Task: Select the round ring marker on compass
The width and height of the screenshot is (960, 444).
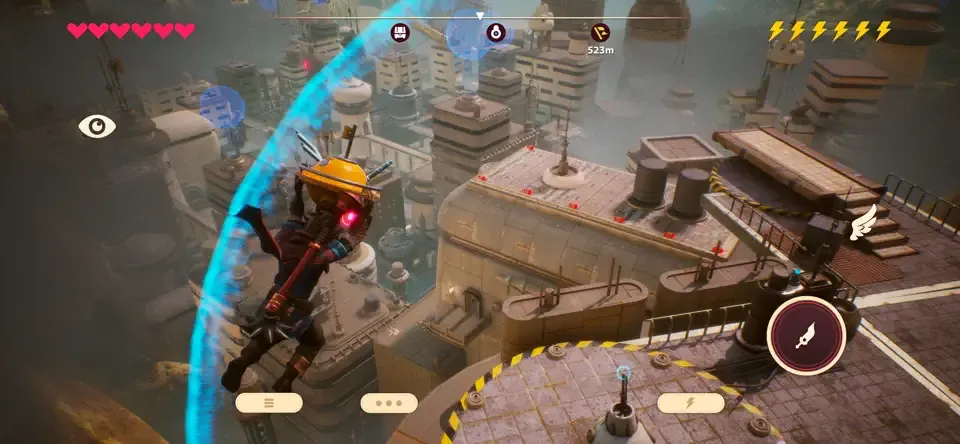Action: click(x=495, y=32)
